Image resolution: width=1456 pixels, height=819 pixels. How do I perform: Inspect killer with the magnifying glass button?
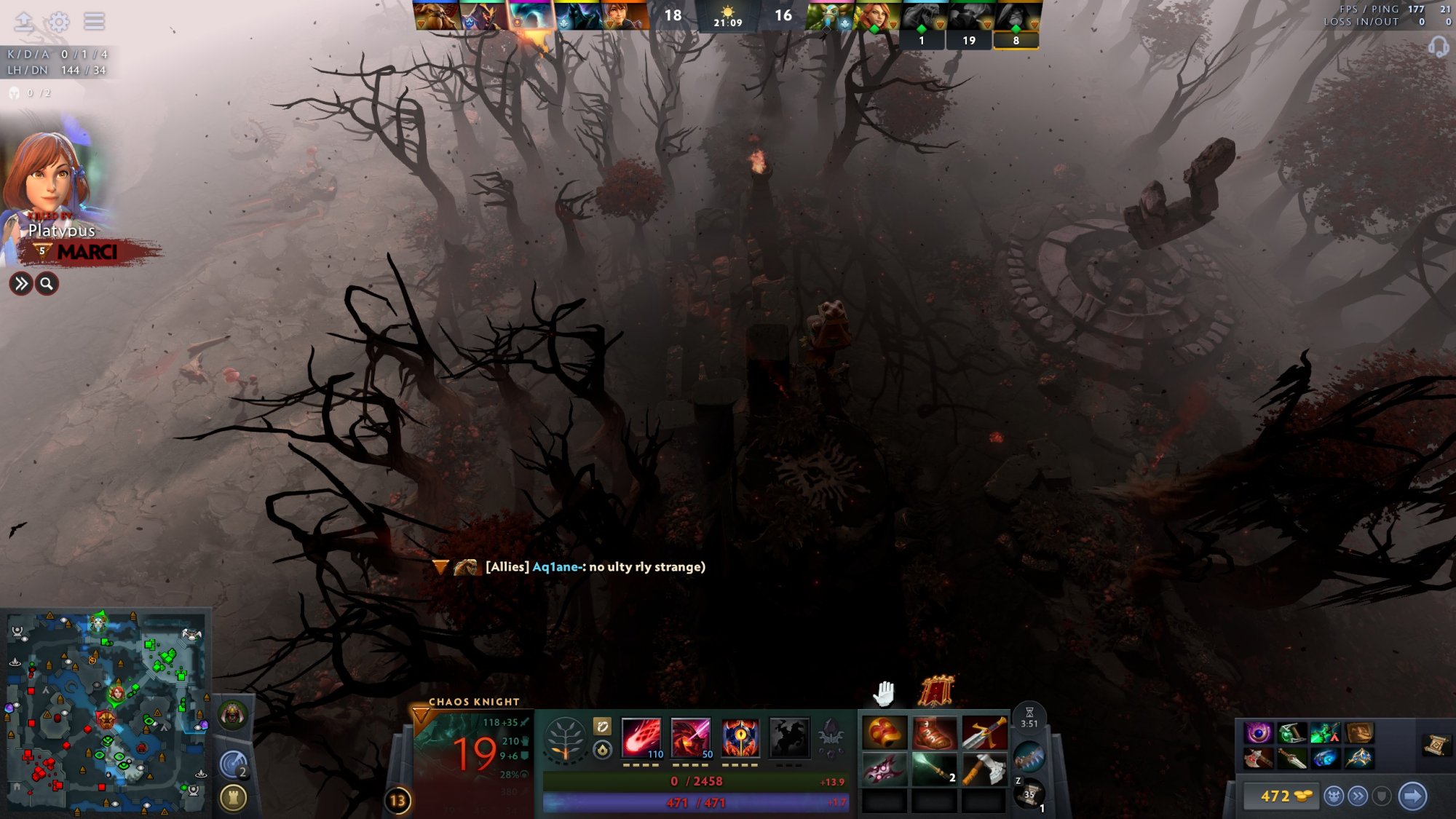click(x=47, y=284)
